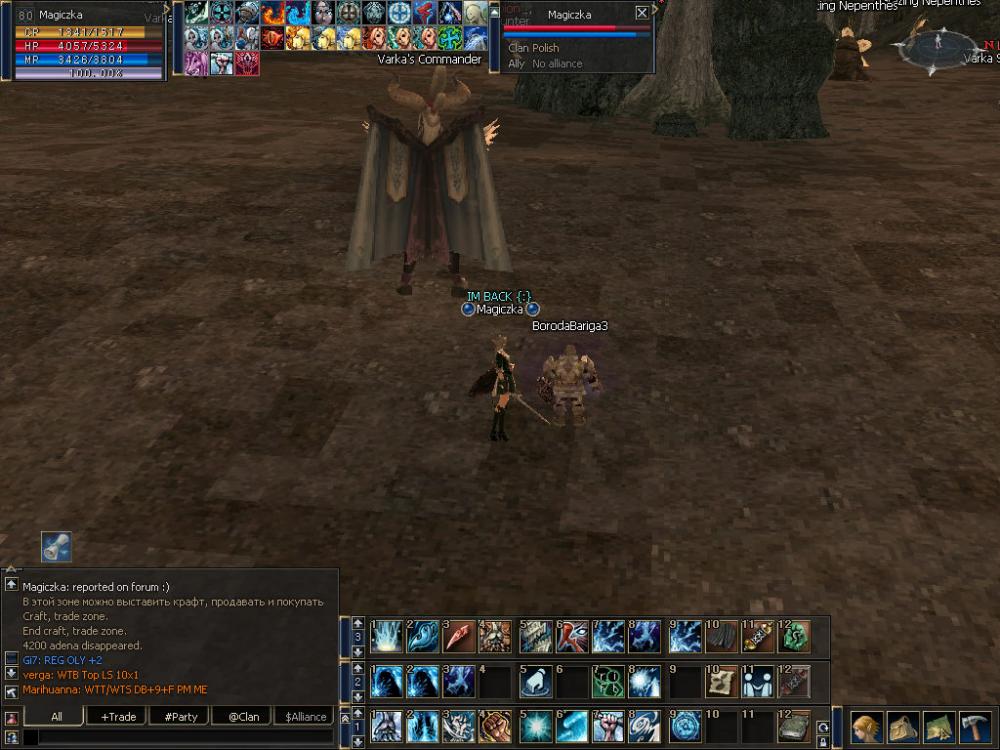Switch to the All chat tab

[56, 716]
